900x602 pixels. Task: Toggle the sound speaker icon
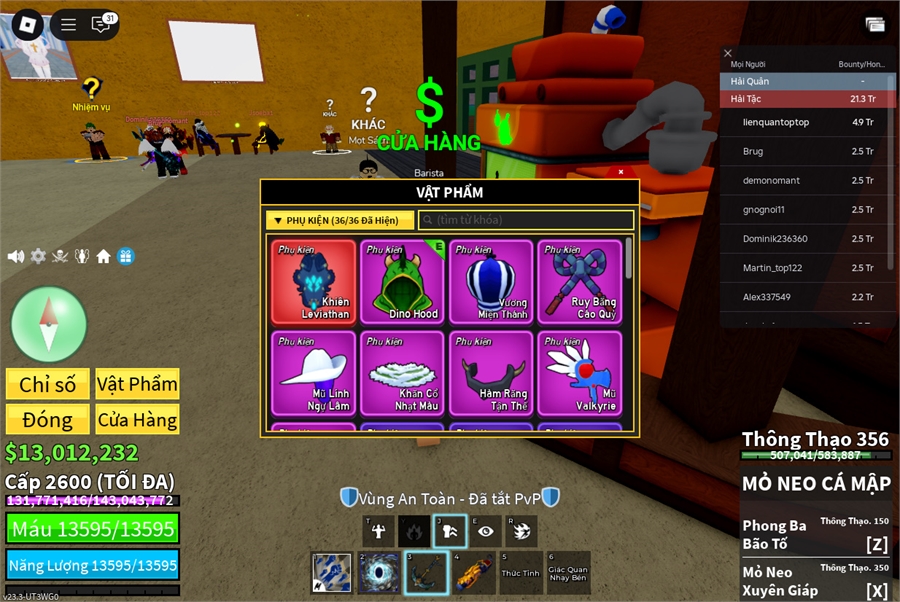point(16,256)
